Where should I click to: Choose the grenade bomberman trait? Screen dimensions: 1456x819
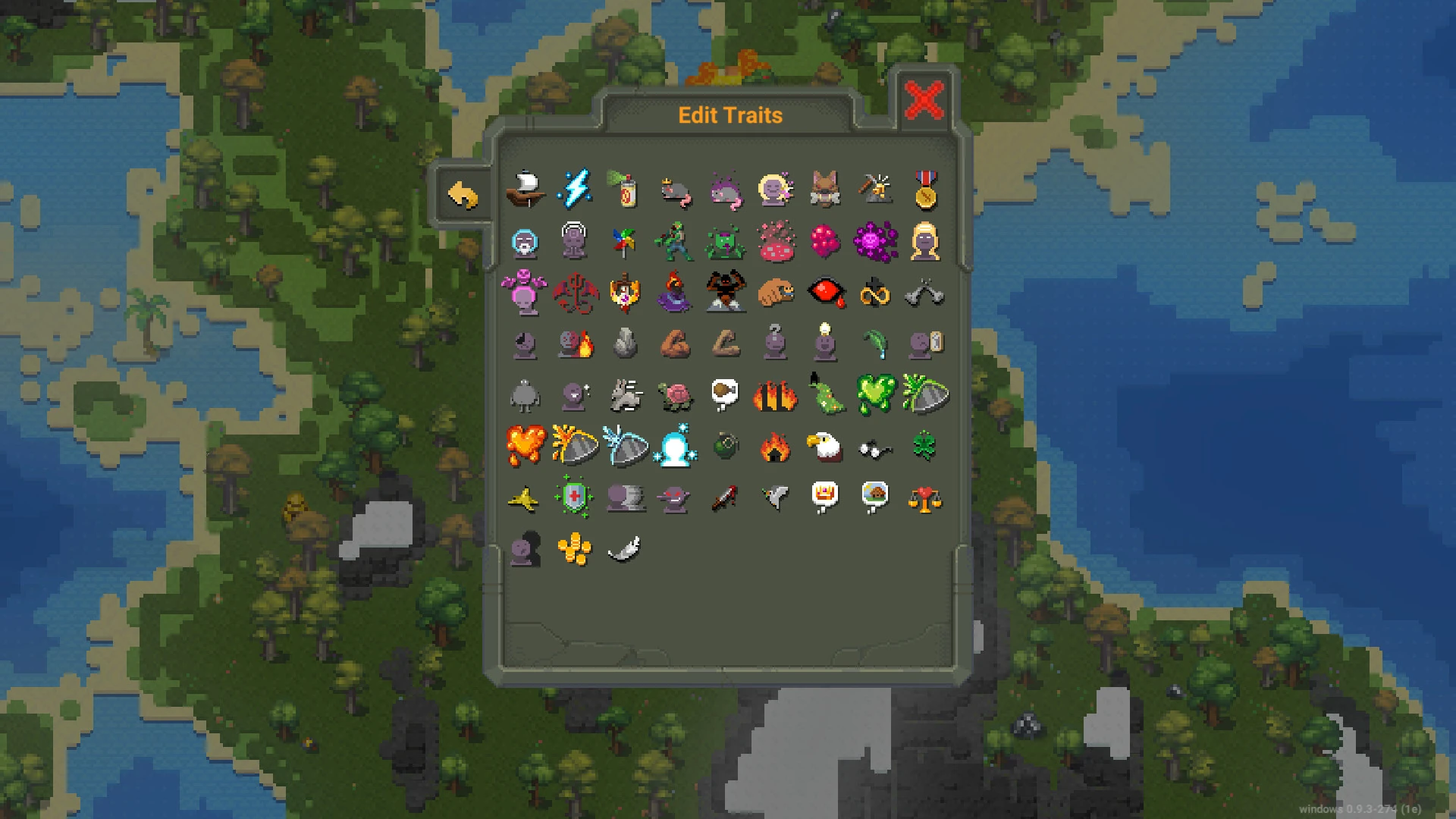pos(725,446)
